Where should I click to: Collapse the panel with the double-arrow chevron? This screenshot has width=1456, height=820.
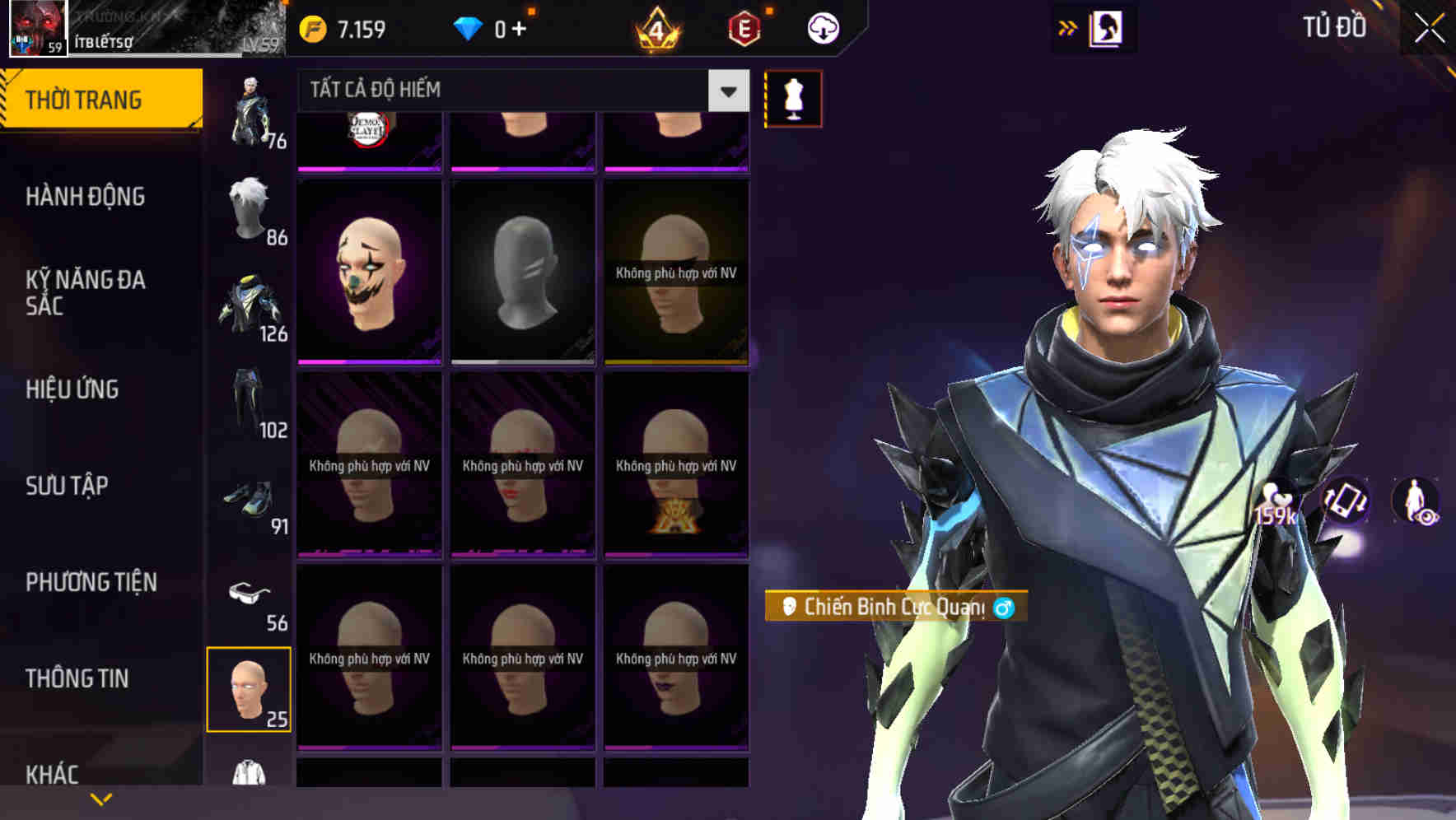click(x=1067, y=27)
